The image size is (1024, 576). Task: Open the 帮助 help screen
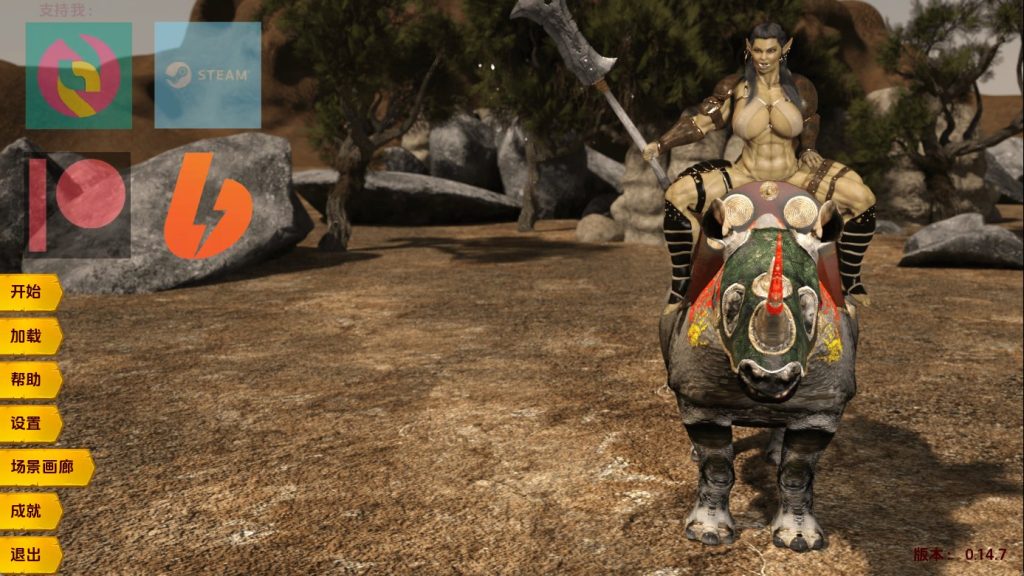(29, 380)
